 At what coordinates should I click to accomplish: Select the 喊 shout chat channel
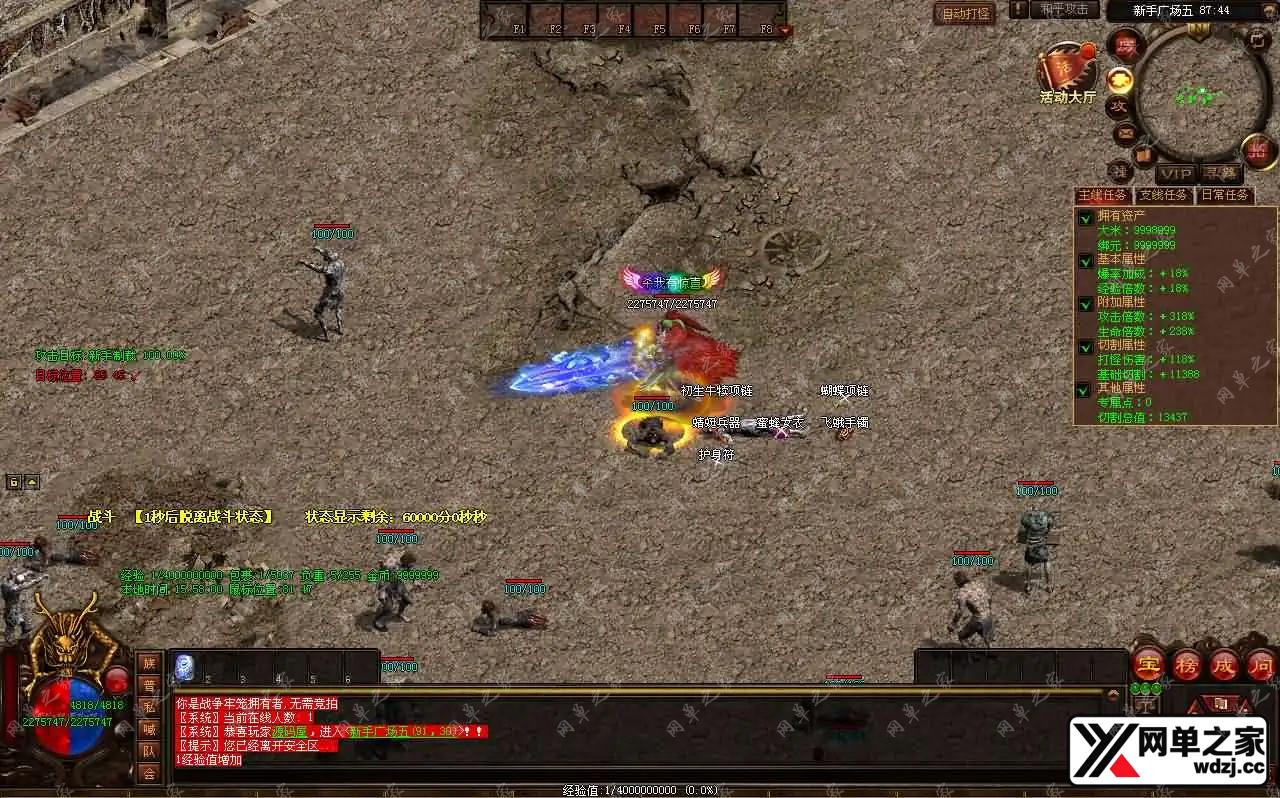149,729
